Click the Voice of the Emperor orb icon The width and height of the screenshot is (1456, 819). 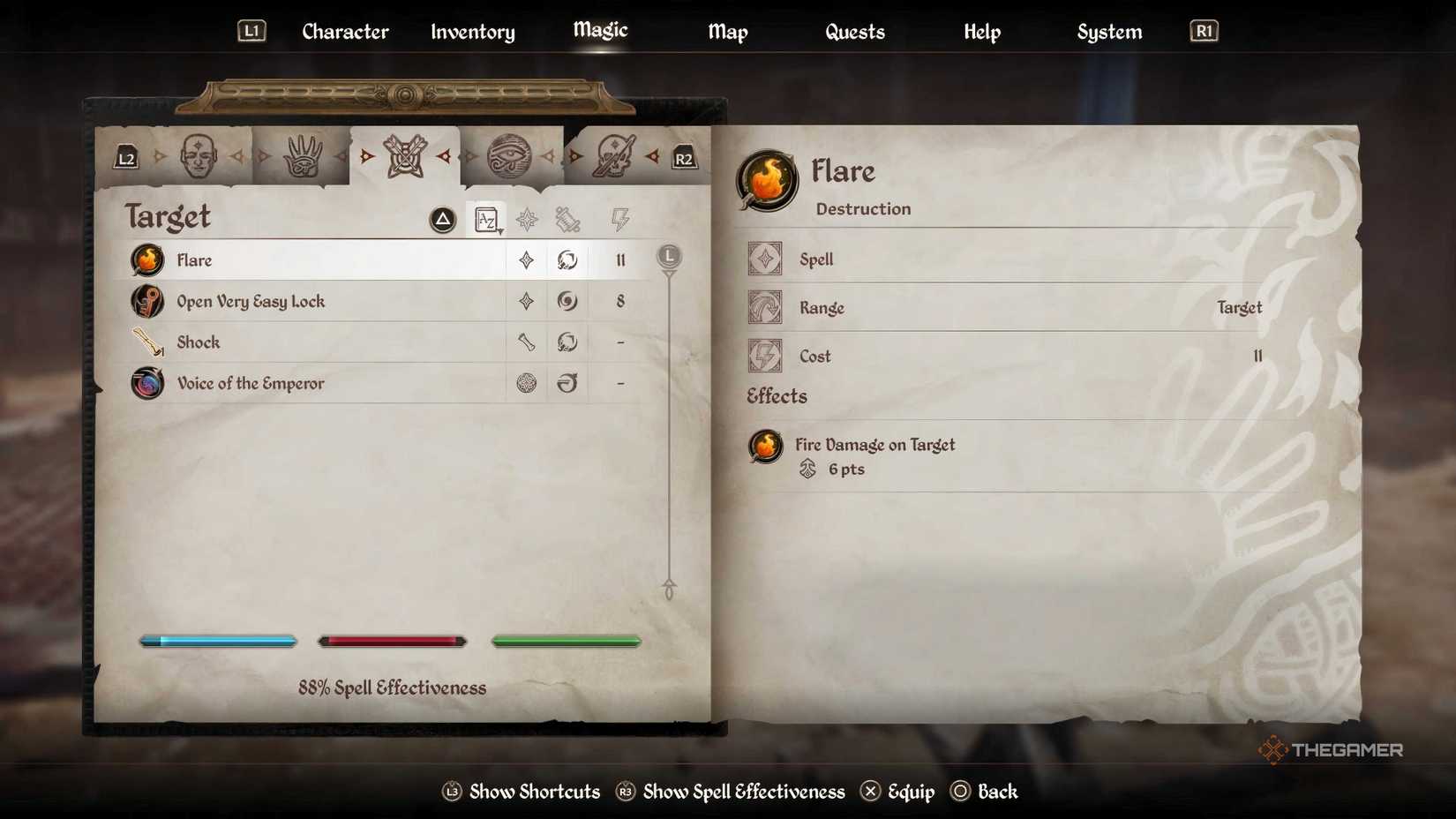coord(147,383)
